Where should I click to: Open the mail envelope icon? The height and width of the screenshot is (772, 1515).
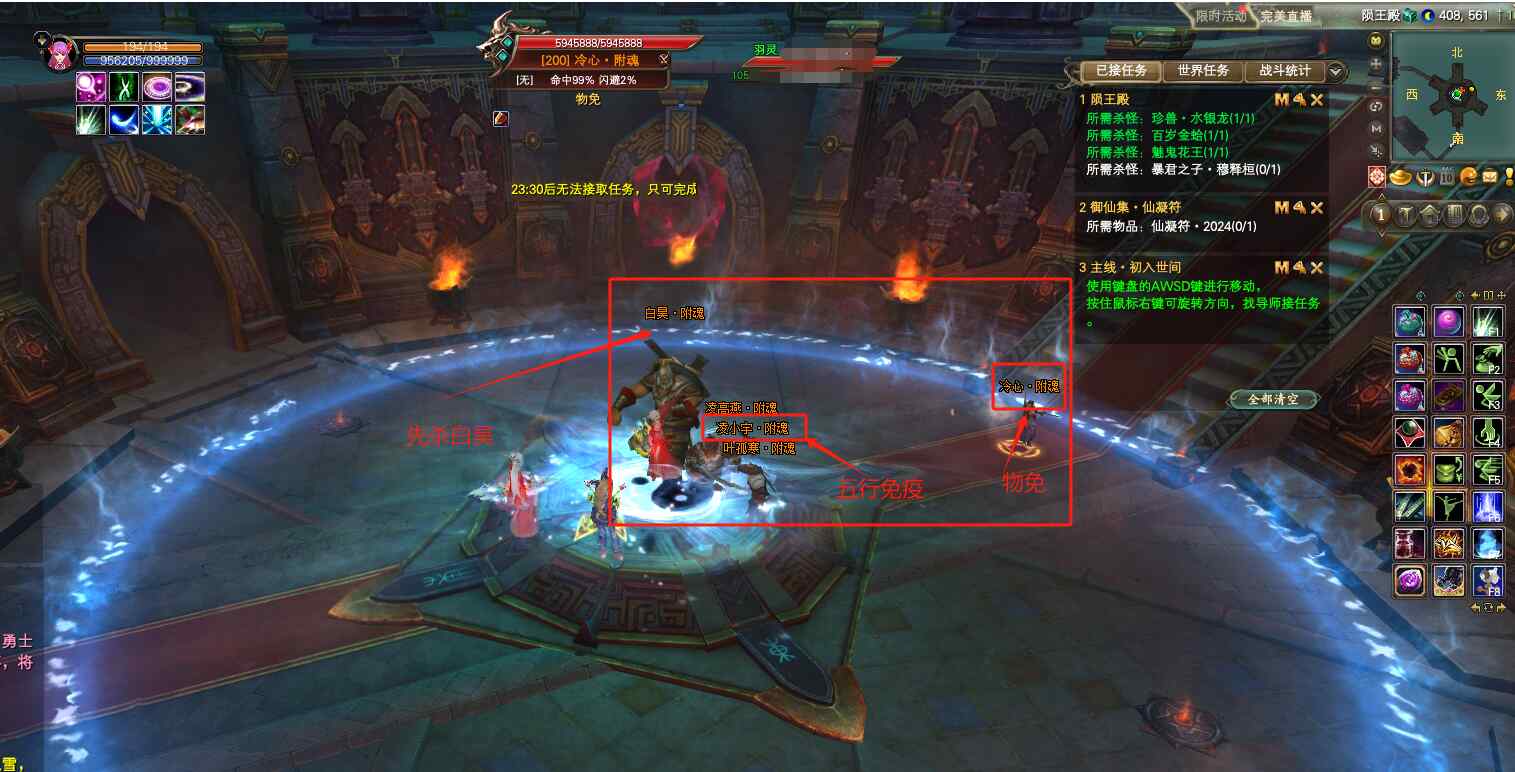pos(1490,177)
